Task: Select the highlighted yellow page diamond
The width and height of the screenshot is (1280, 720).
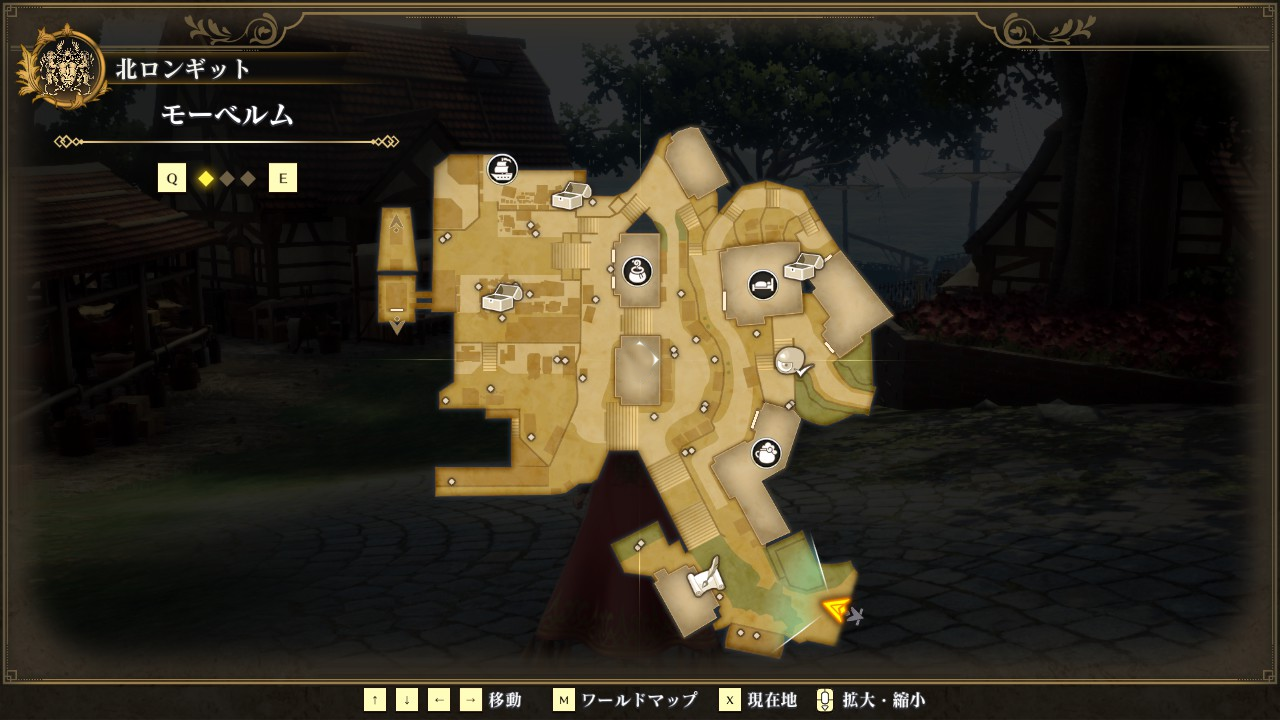Action: click(x=206, y=179)
